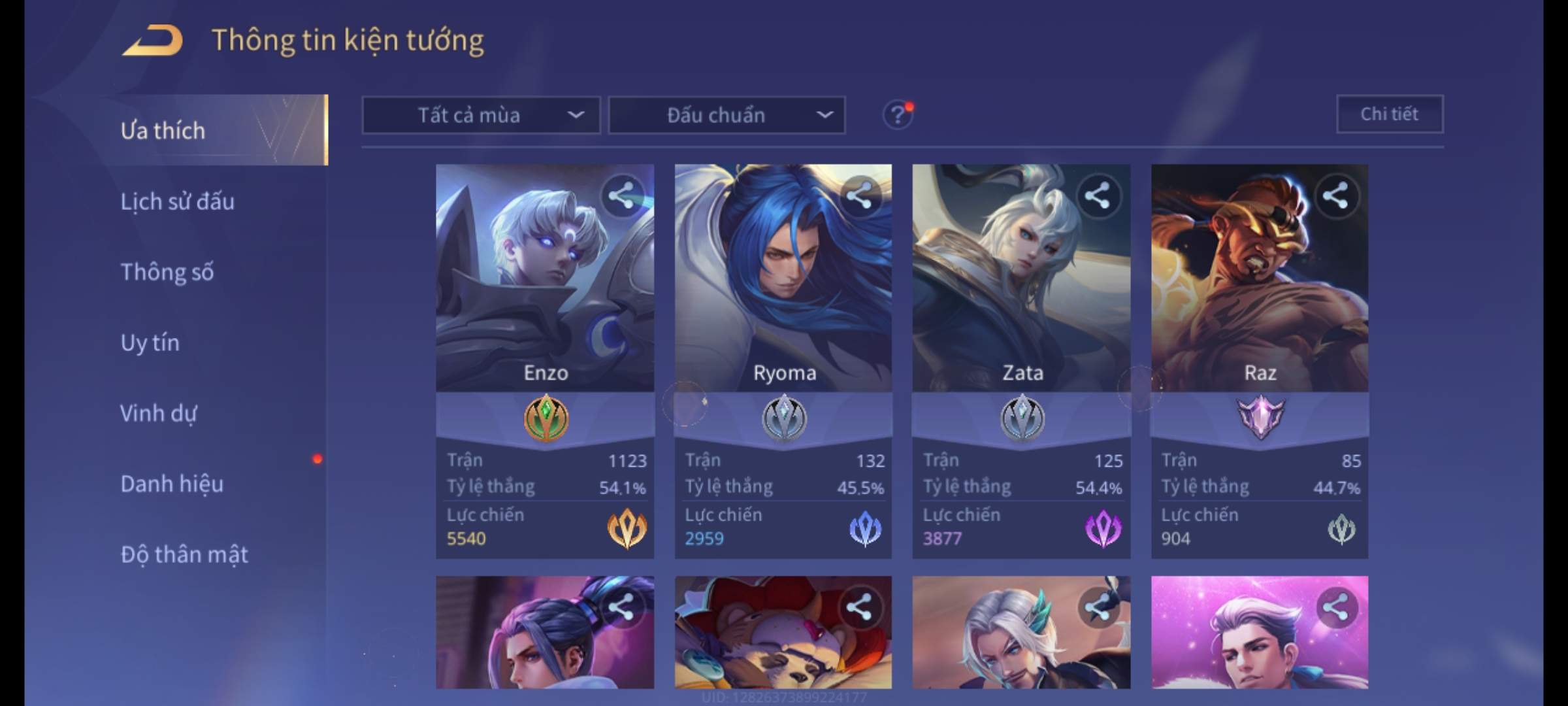Select the Zata hero card
1568x706 pixels.
click(x=1021, y=294)
